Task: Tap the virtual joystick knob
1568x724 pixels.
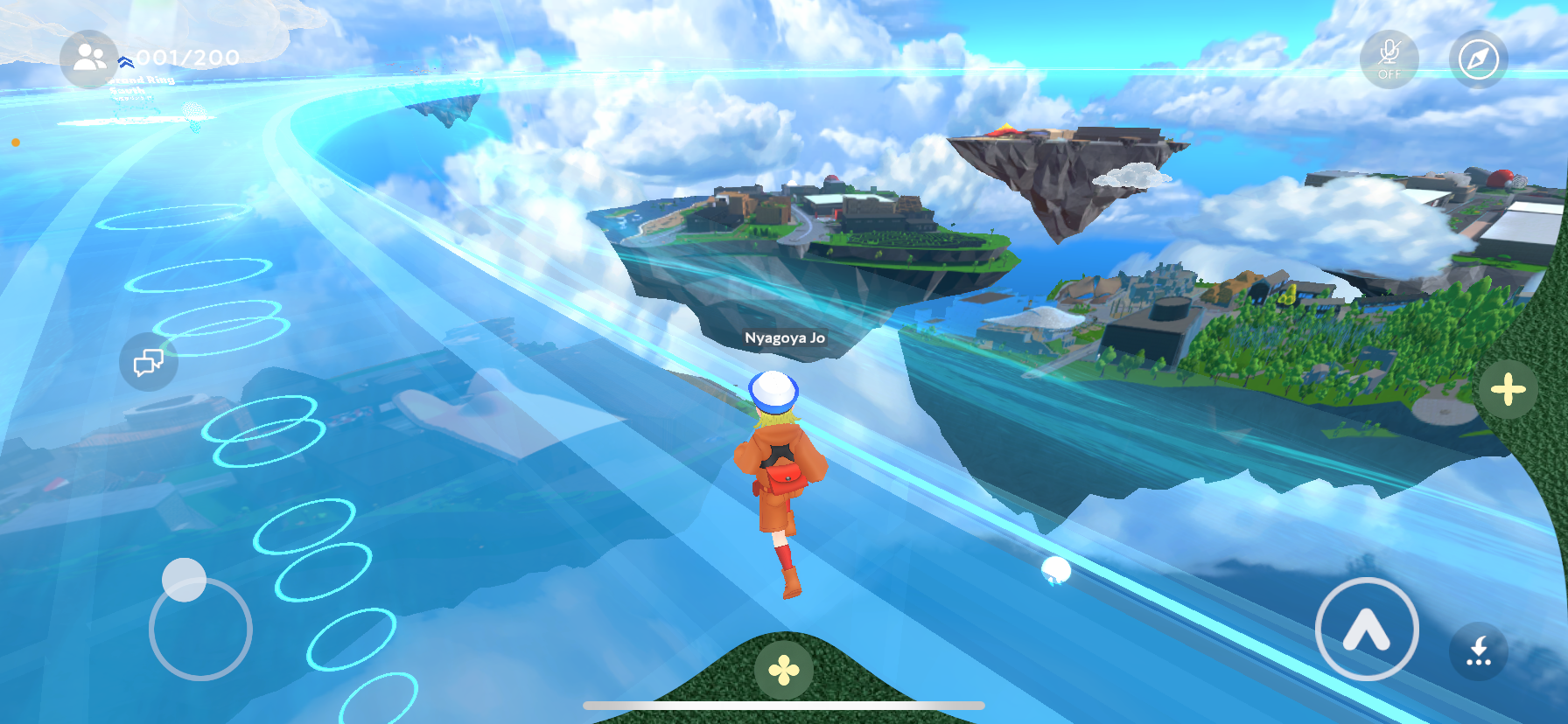Action: click(184, 579)
